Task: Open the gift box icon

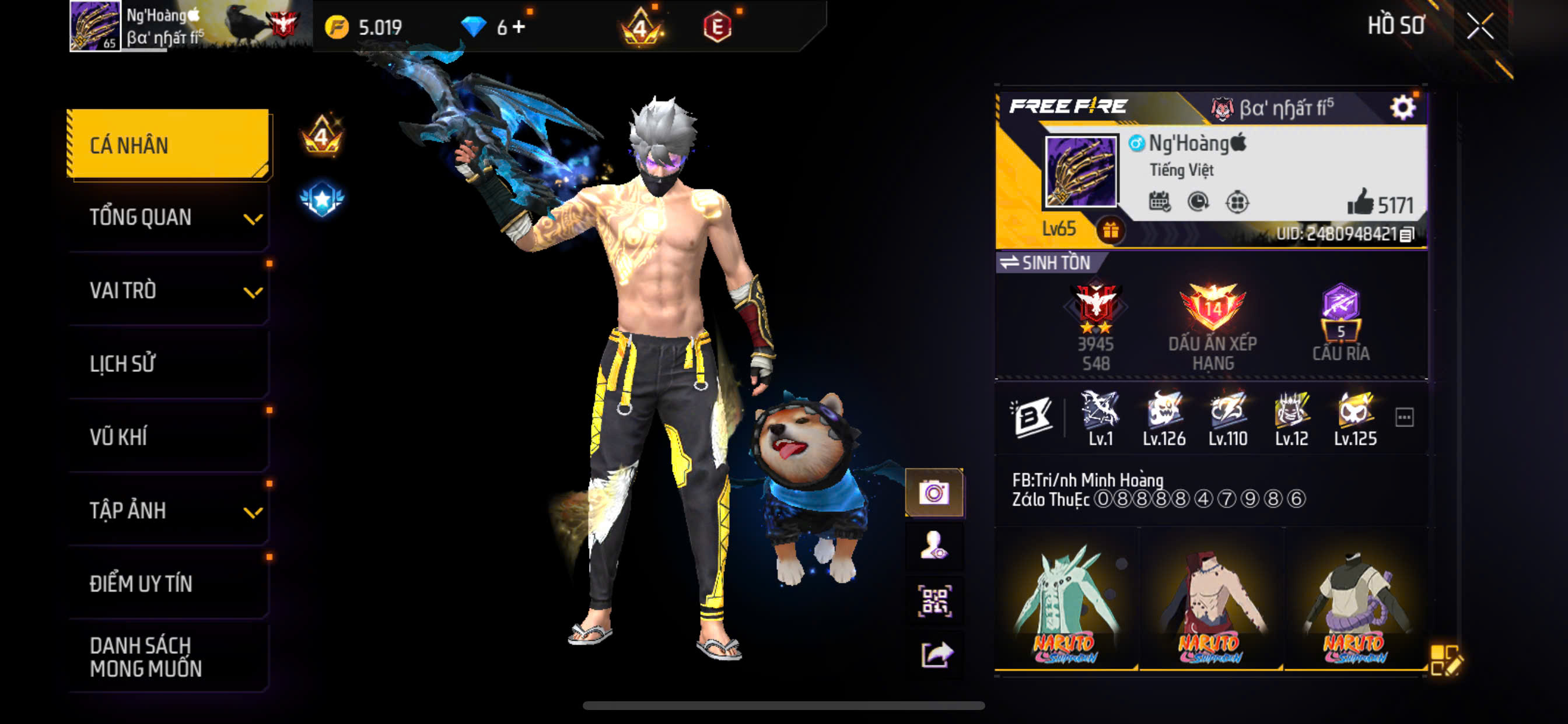Action: coord(1110,231)
